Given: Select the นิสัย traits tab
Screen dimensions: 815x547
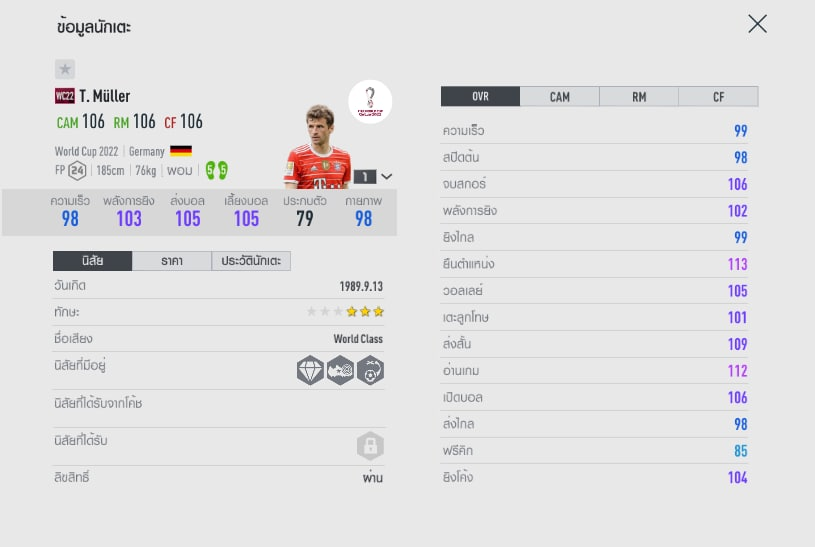Looking at the screenshot, I should (x=92, y=261).
